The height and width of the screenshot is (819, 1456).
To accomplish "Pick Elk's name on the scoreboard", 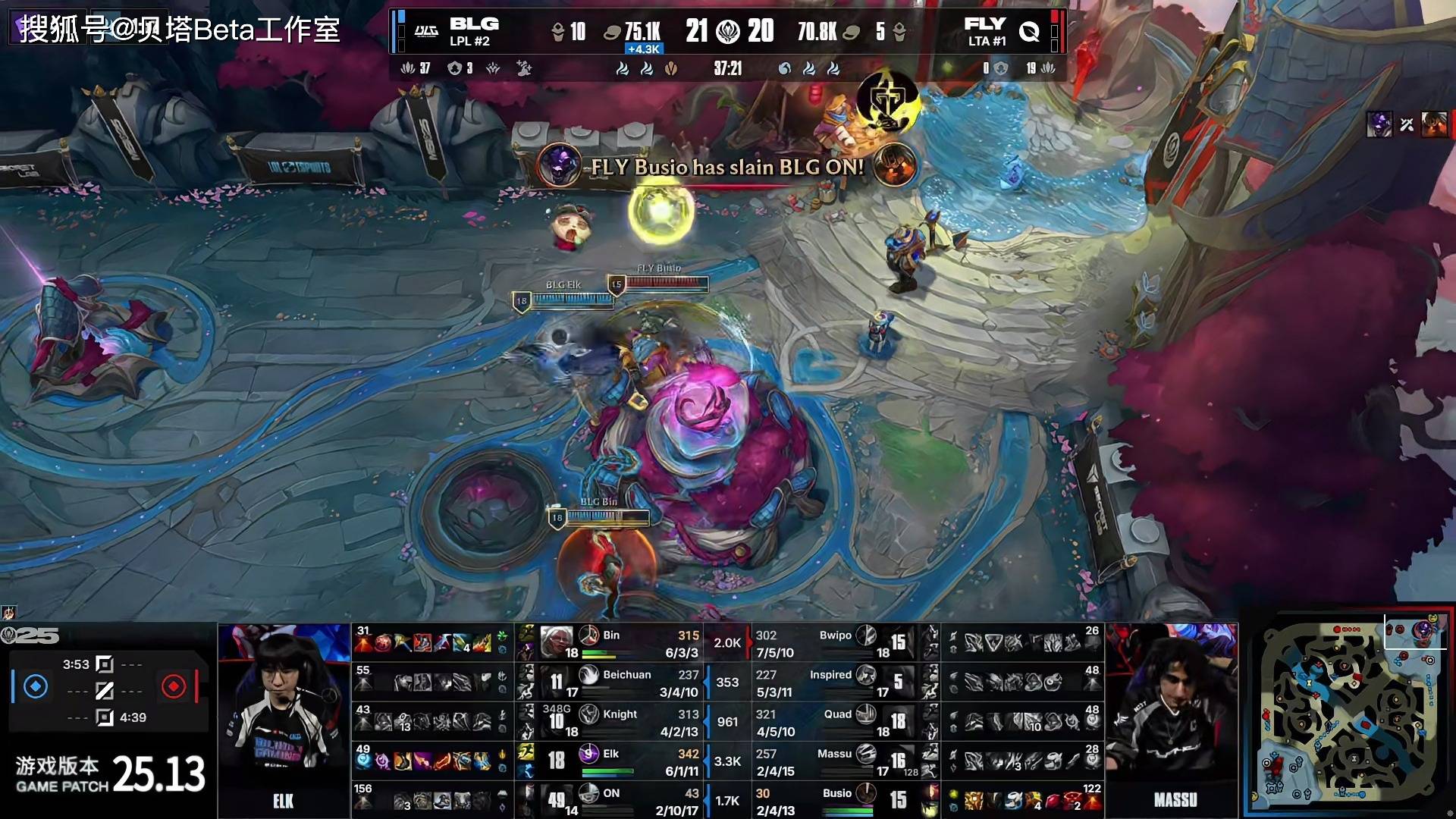I will tap(610, 754).
